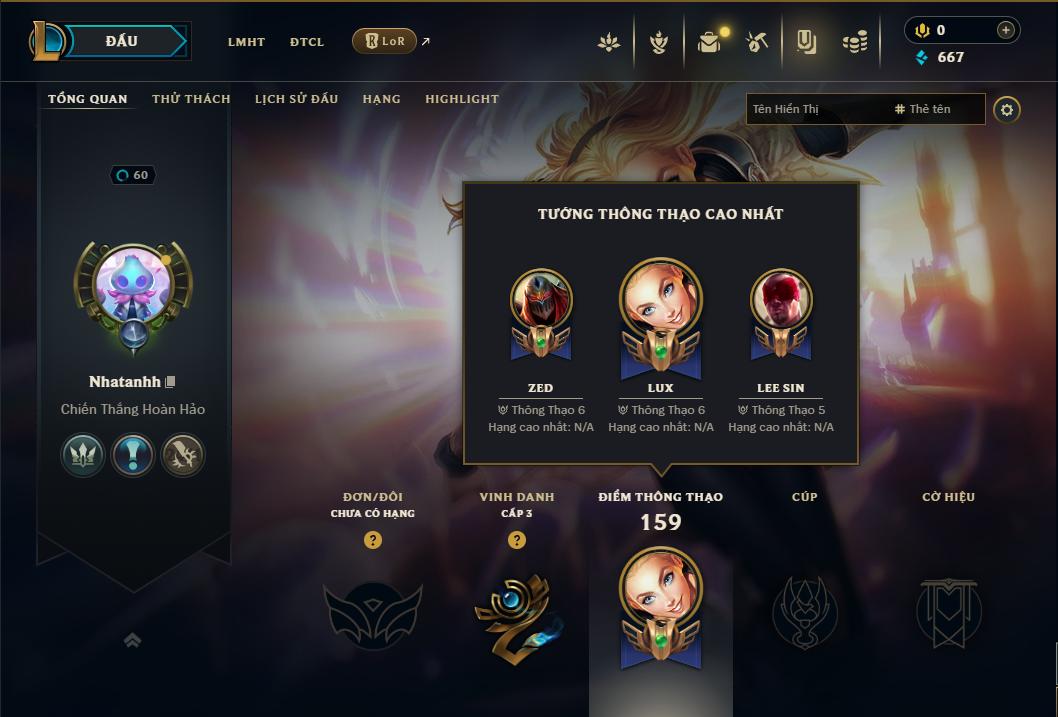
Task: Switch to the ĐTCL tab
Action: pos(307,42)
